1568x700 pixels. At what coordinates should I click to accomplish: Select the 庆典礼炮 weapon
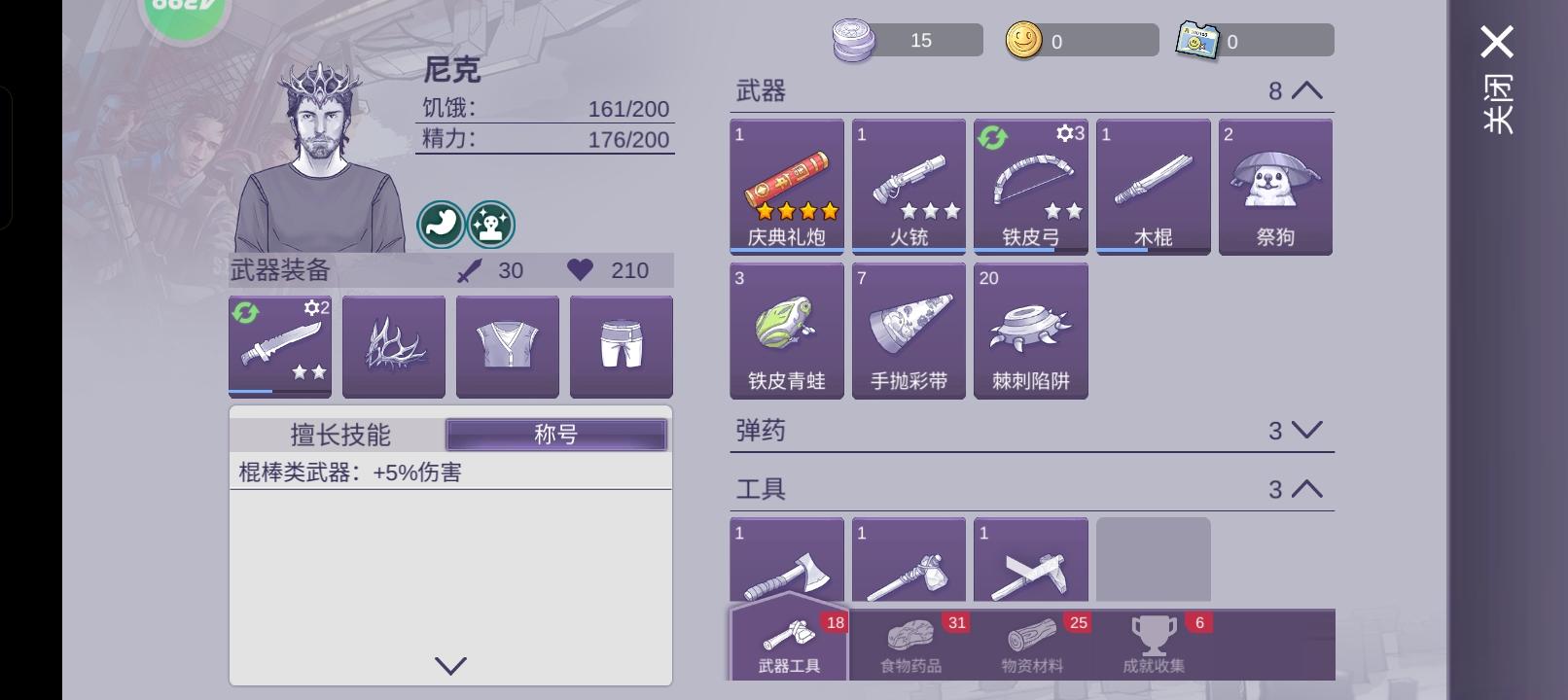[x=786, y=185]
